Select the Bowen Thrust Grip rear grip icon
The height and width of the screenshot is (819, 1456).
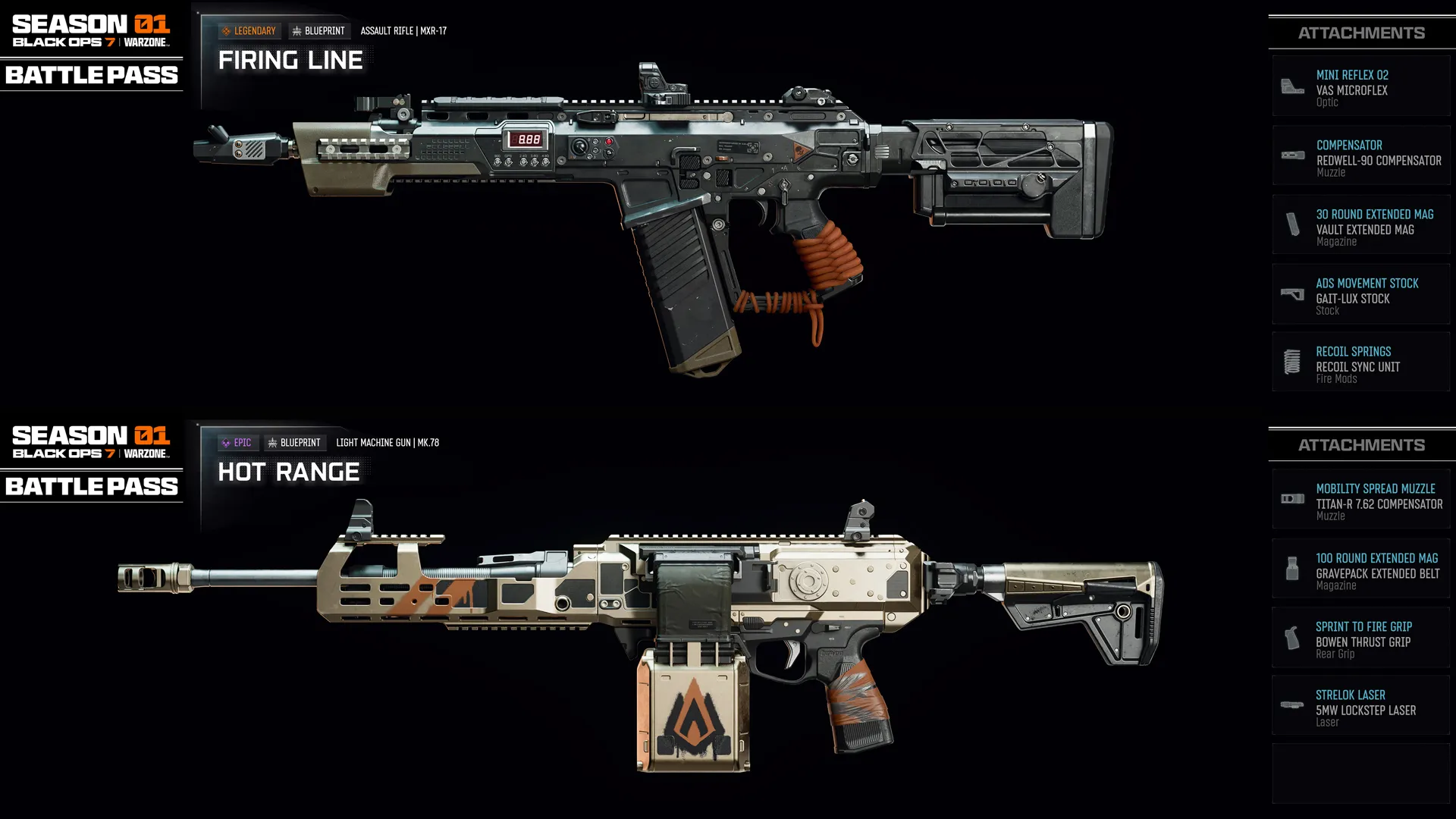(x=1291, y=637)
